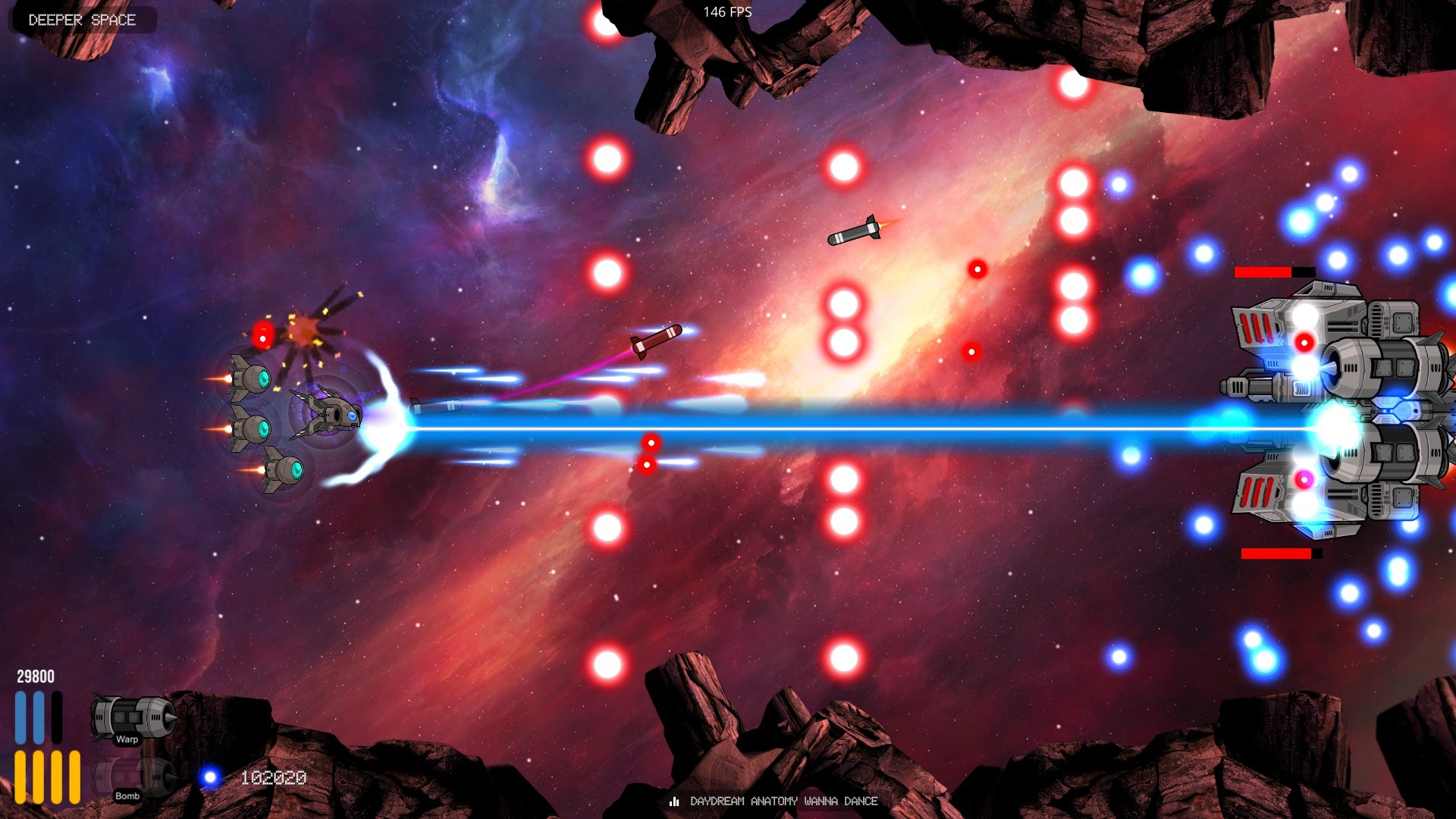
Task: Expand the Bomb ability tooltip label
Action: 126,796
